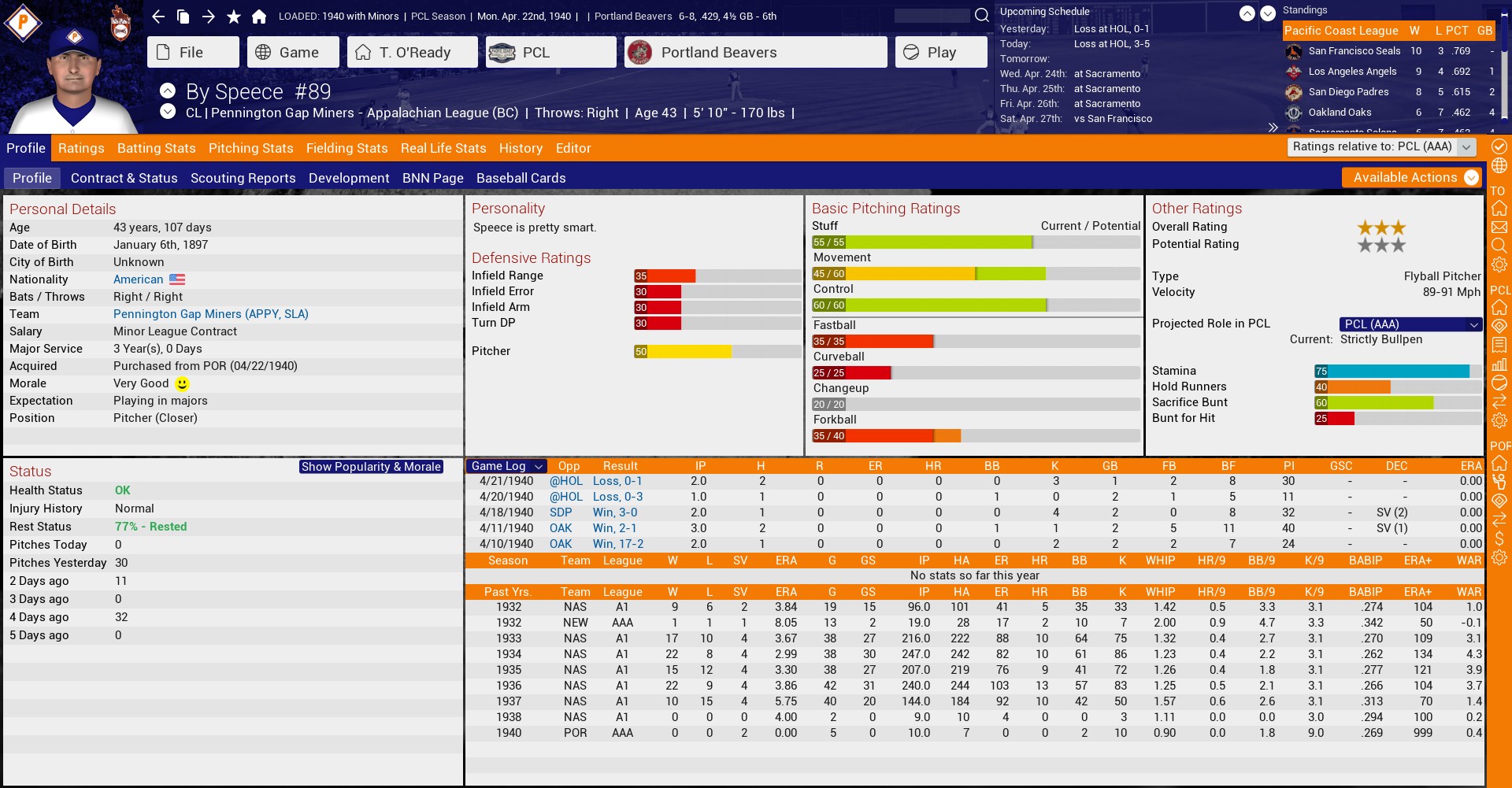Change the Ratings relative to dropdown
The image size is (1512, 788).
[1382, 146]
